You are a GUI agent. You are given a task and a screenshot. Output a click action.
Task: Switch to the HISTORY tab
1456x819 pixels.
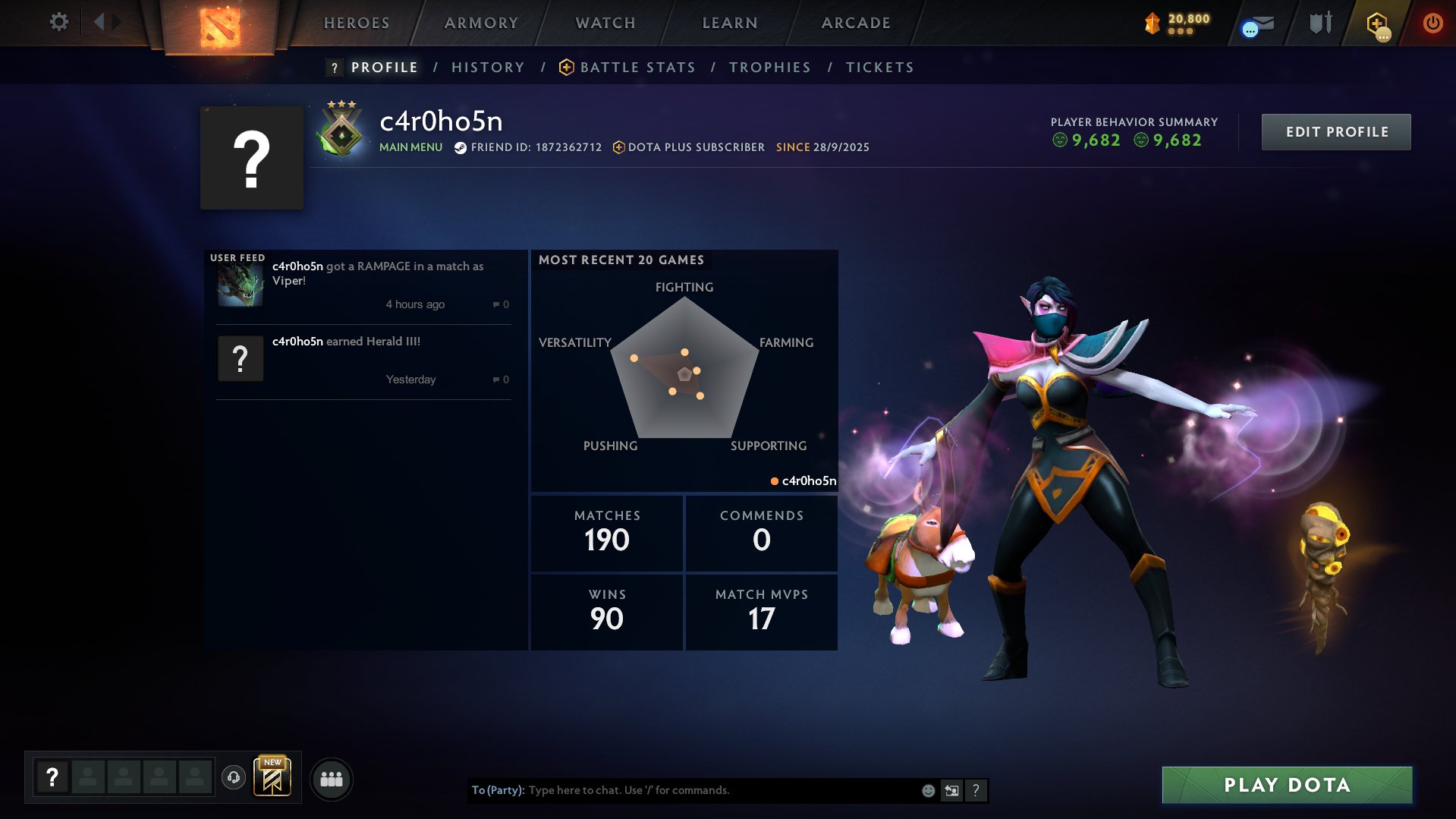pos(488,67)
